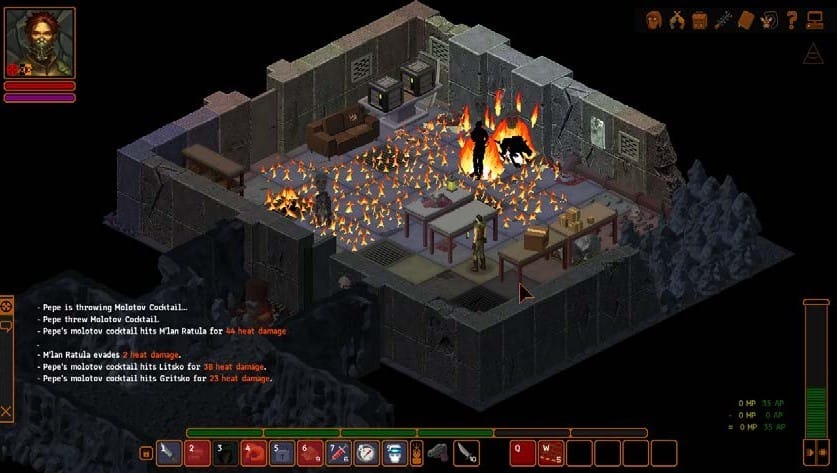
Task: Open the character sheet face icon
Action: (x=653, y=18)
